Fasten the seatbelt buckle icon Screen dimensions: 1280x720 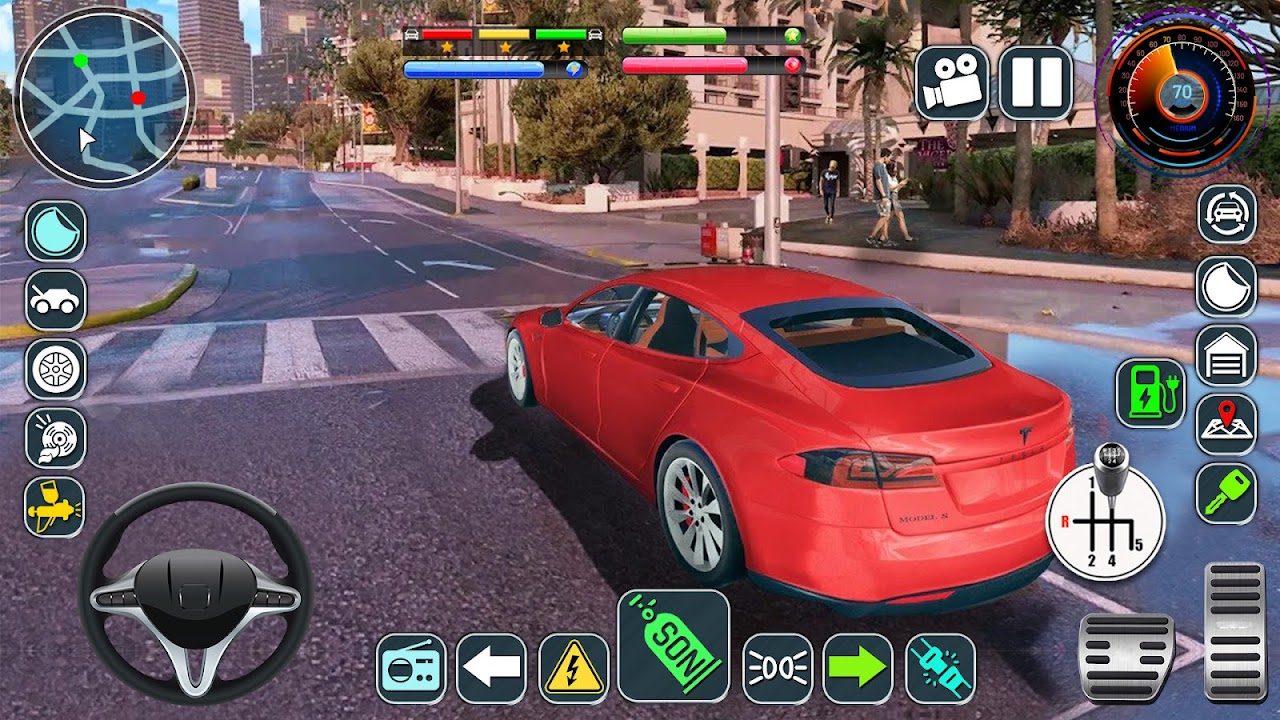940,667
